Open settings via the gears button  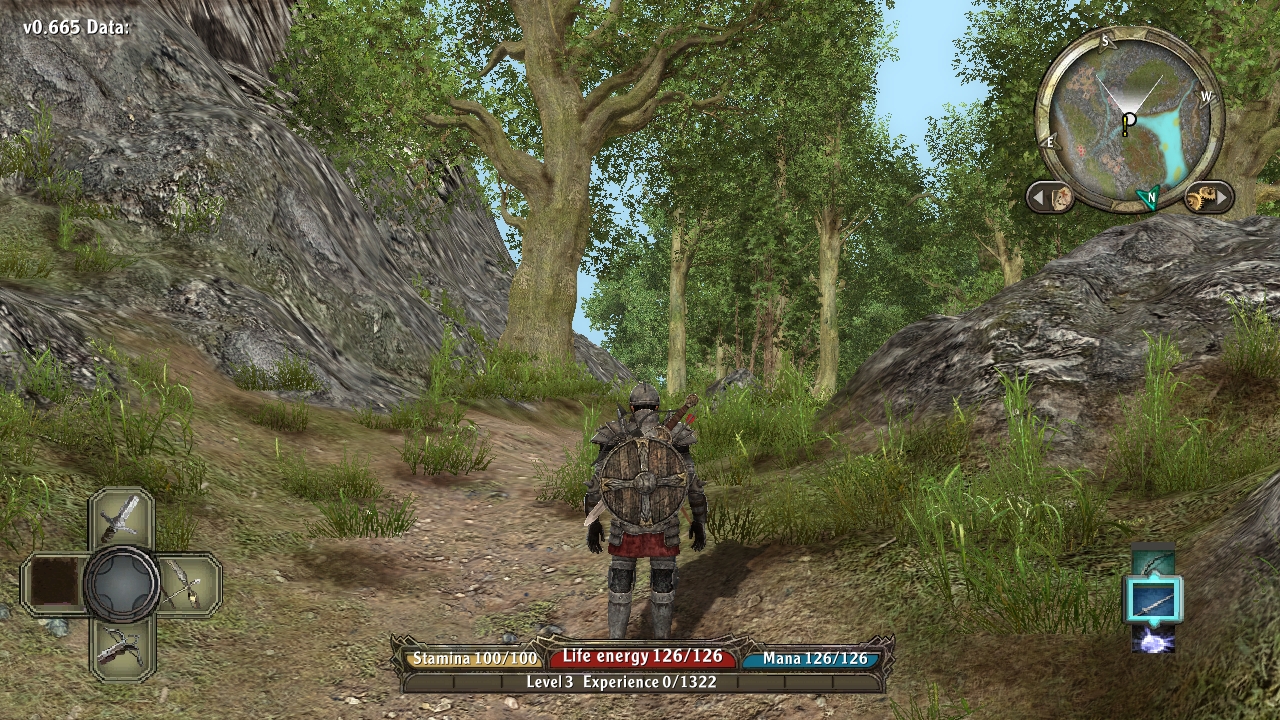1207,197
